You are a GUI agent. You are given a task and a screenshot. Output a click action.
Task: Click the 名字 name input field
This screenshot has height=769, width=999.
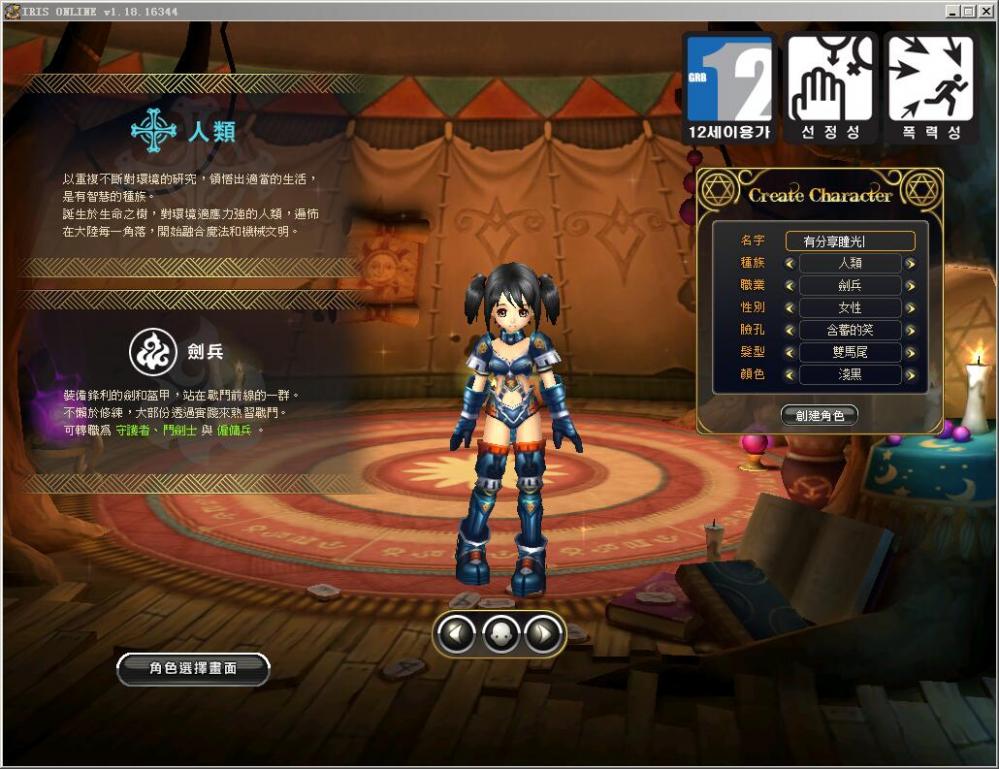point(850,241)
